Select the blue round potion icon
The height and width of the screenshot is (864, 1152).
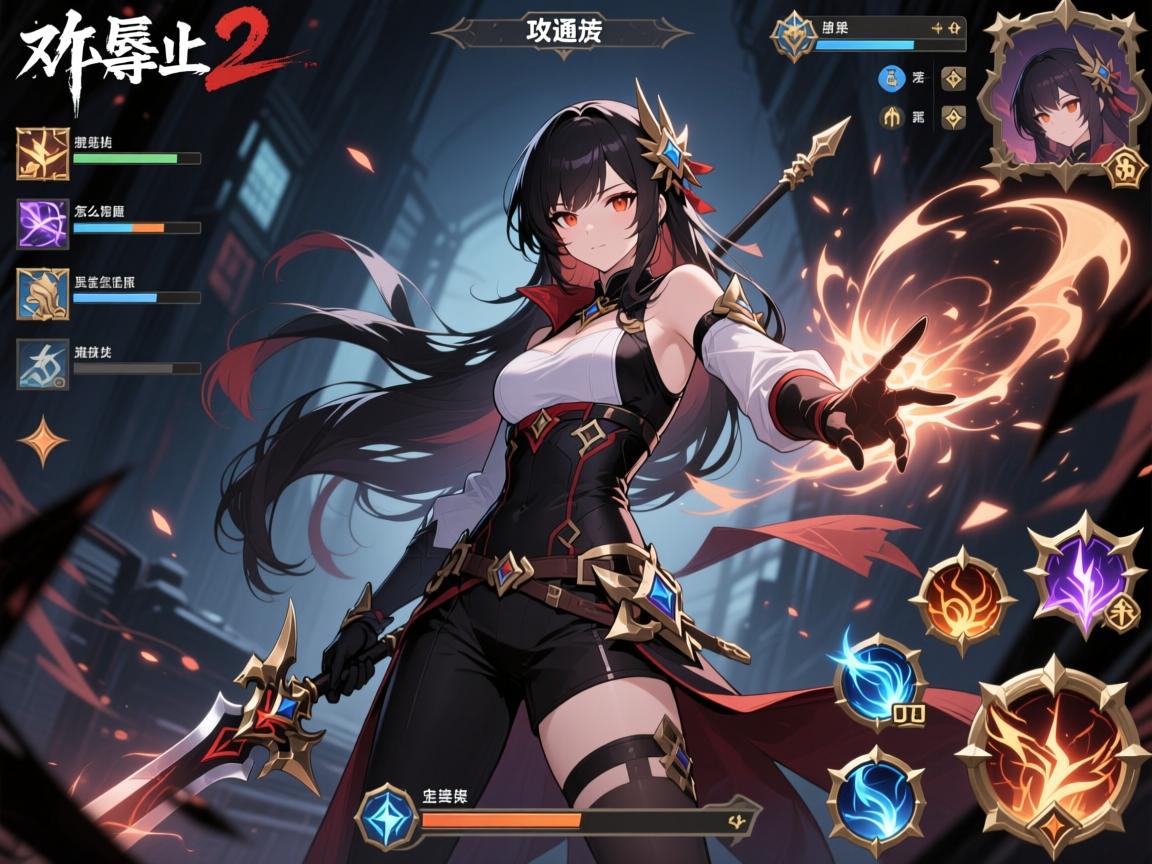pos(890,78)
